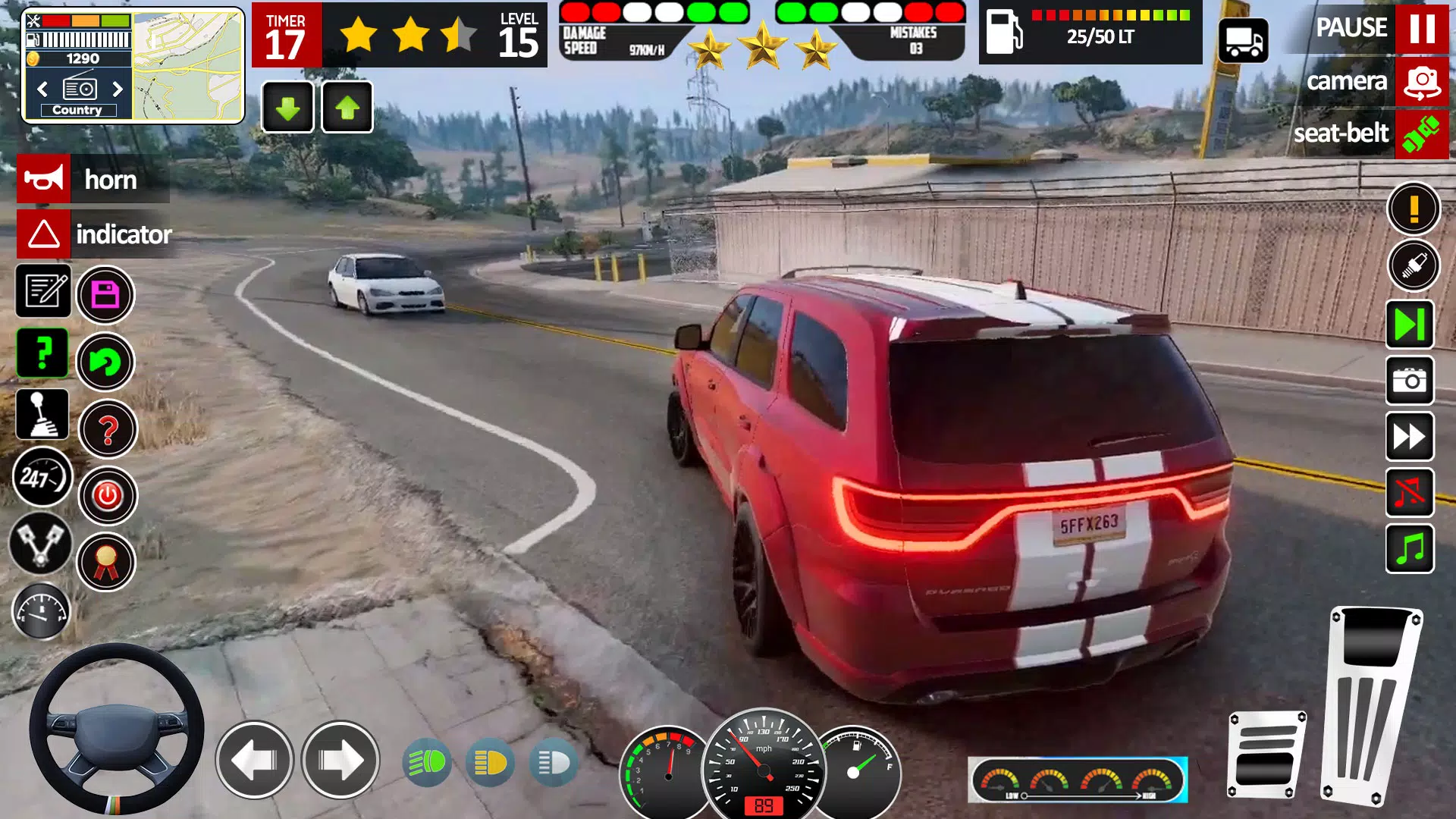Select next radio station arrow

[118, 89]
